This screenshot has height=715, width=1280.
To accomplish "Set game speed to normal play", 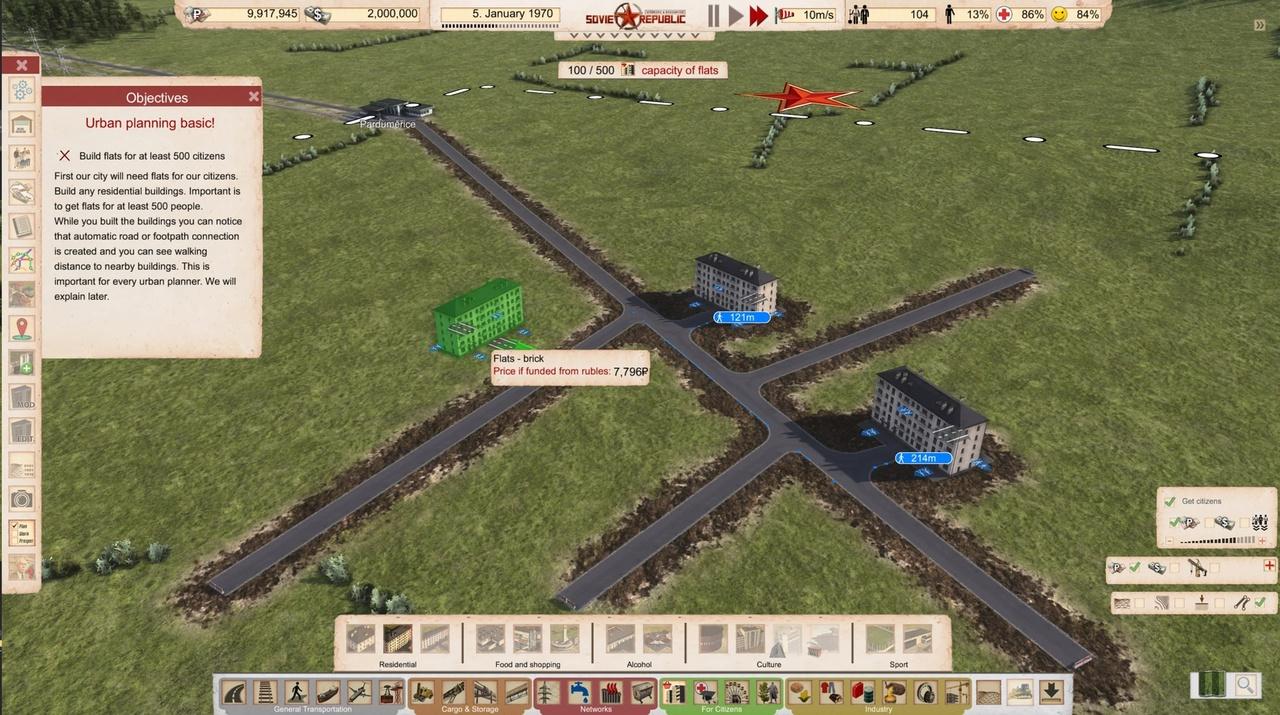I will coord(736,15).
